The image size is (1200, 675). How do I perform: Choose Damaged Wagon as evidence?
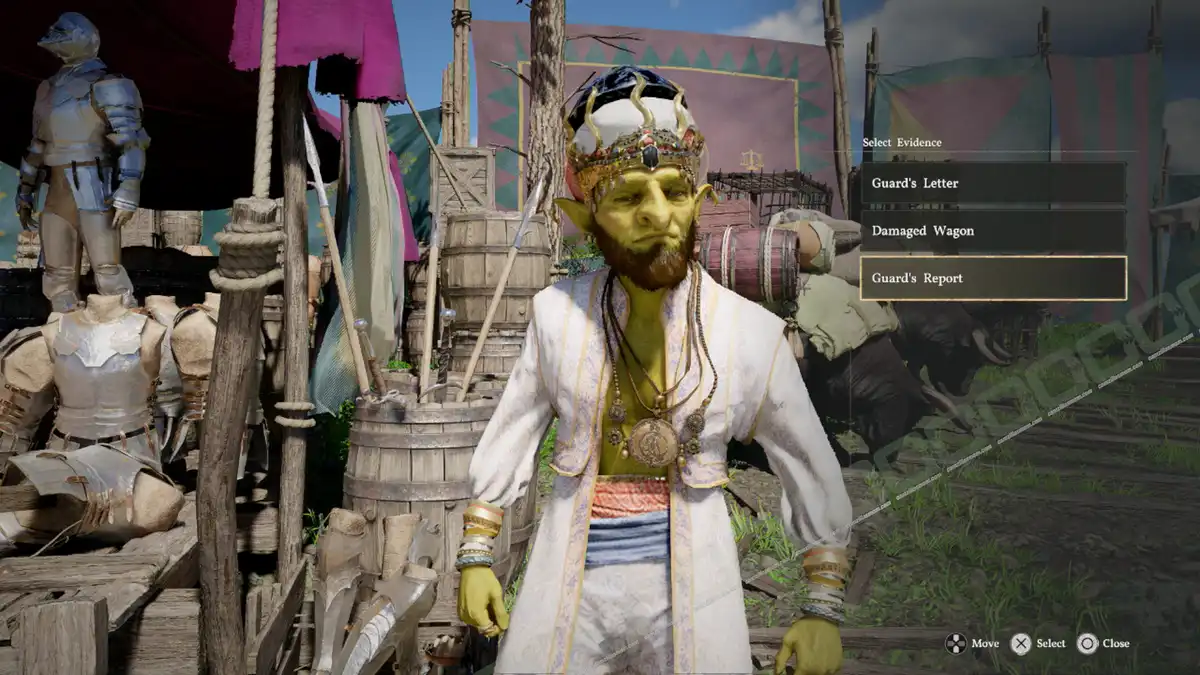[x=992, y=231]
